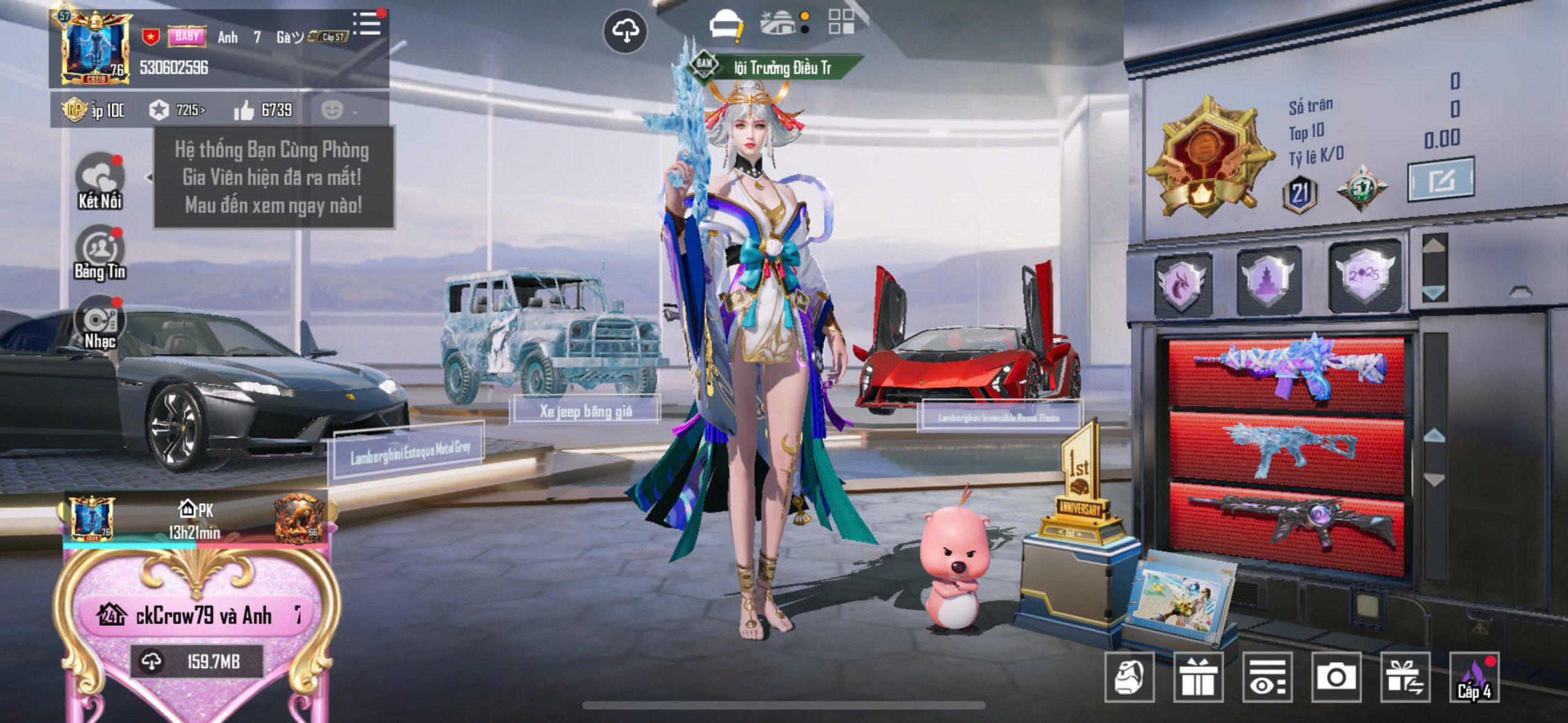Open the list menu beside player name
1568x723 pixels.
[x=367, y=24]
